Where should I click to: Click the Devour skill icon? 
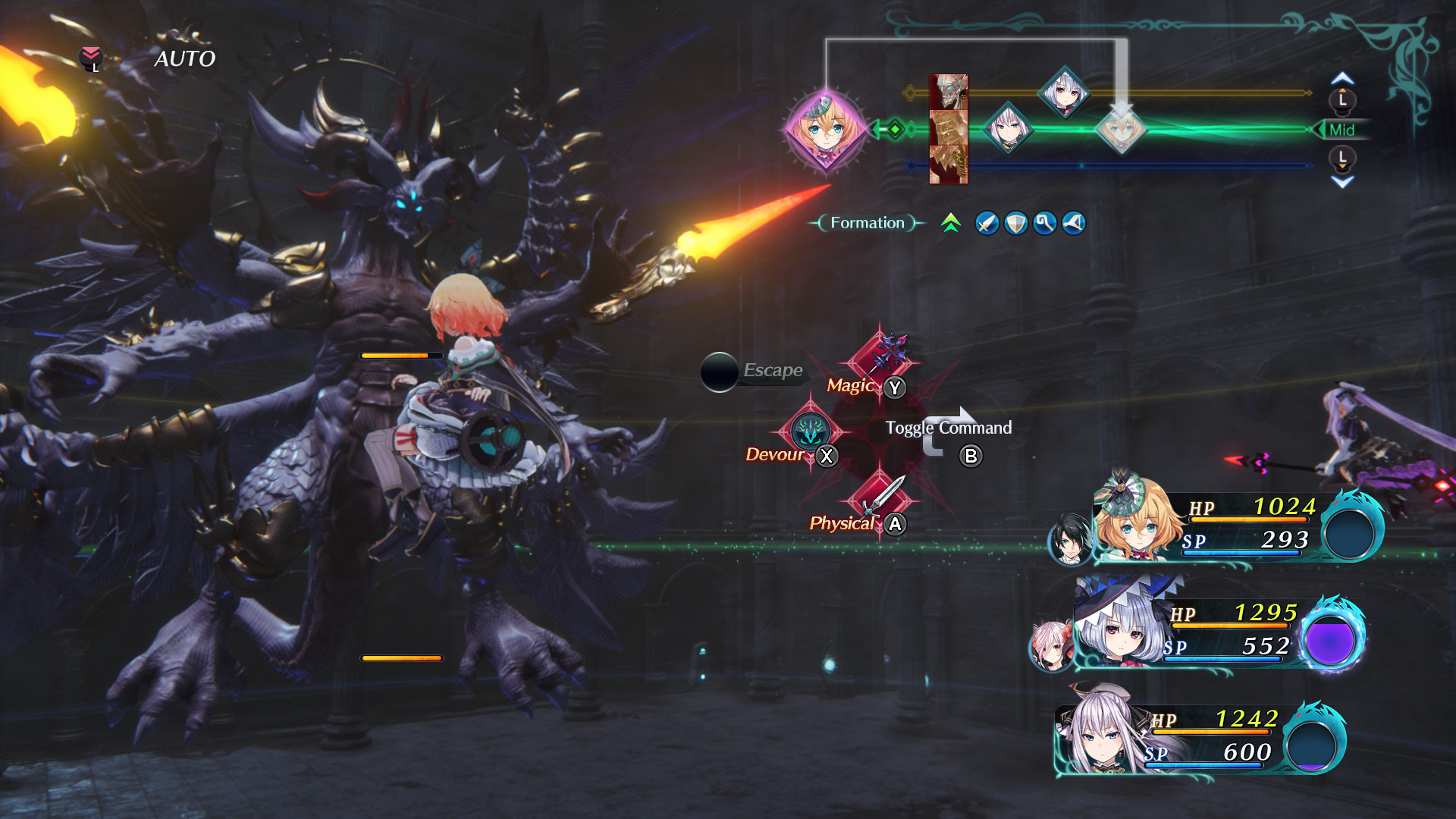coord(812,432)
